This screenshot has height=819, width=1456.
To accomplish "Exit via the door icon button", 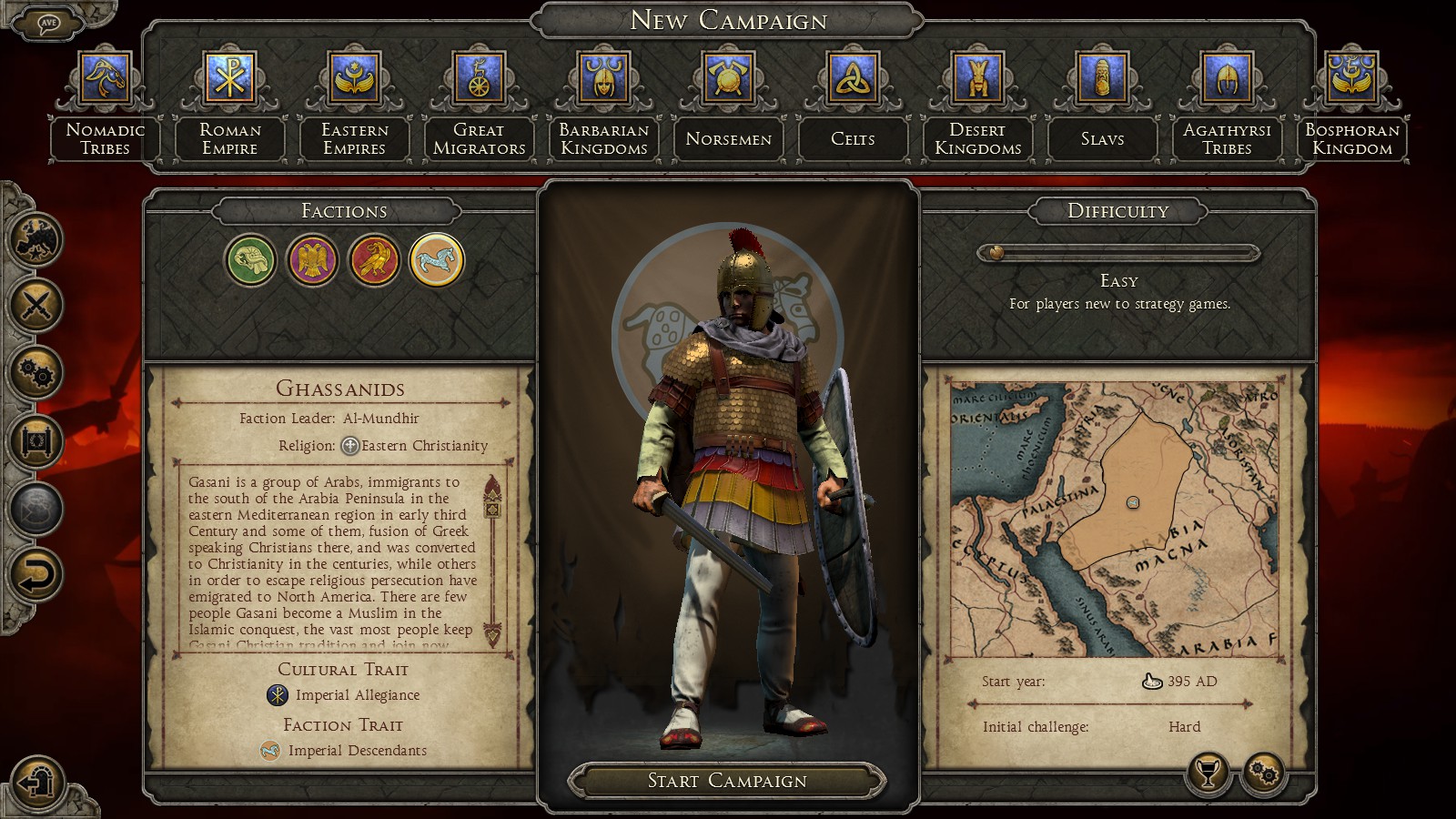I will (36, 781).
